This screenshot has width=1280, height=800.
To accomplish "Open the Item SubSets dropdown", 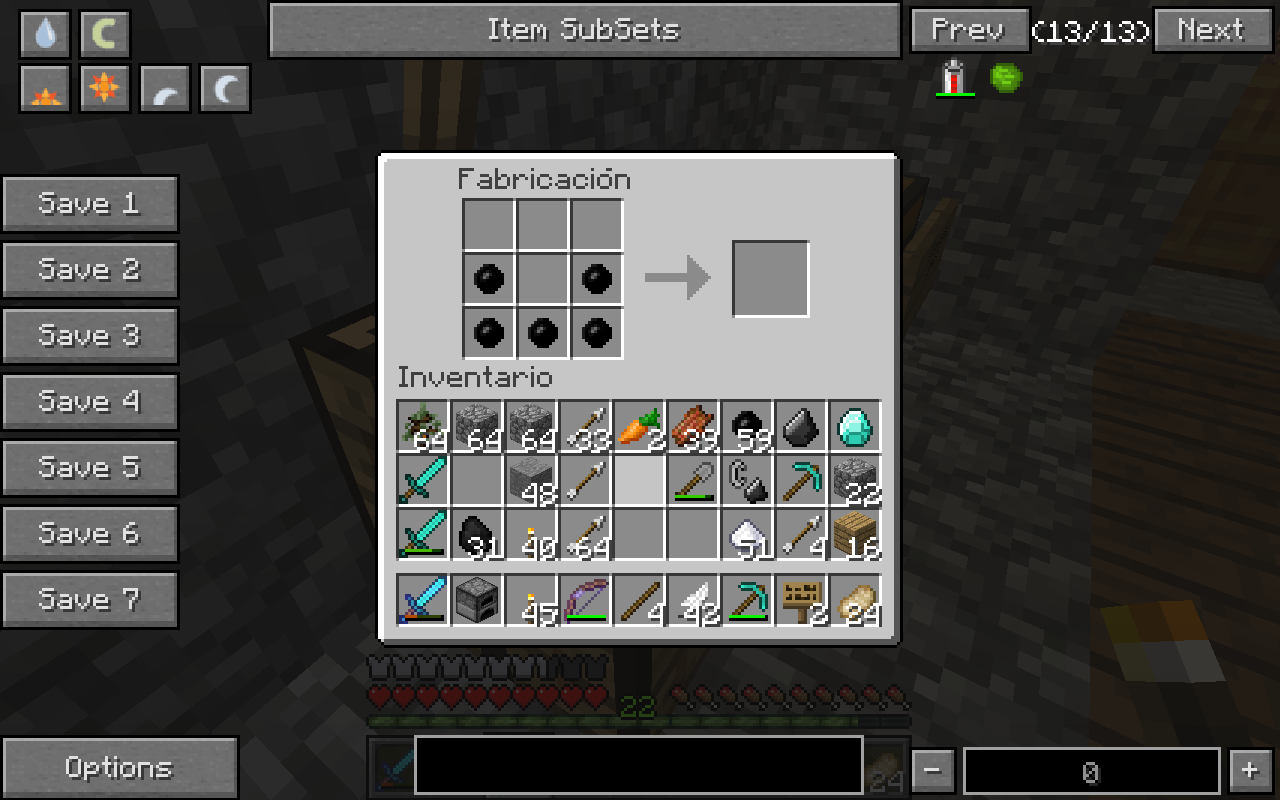I will (x=585, y=30).
